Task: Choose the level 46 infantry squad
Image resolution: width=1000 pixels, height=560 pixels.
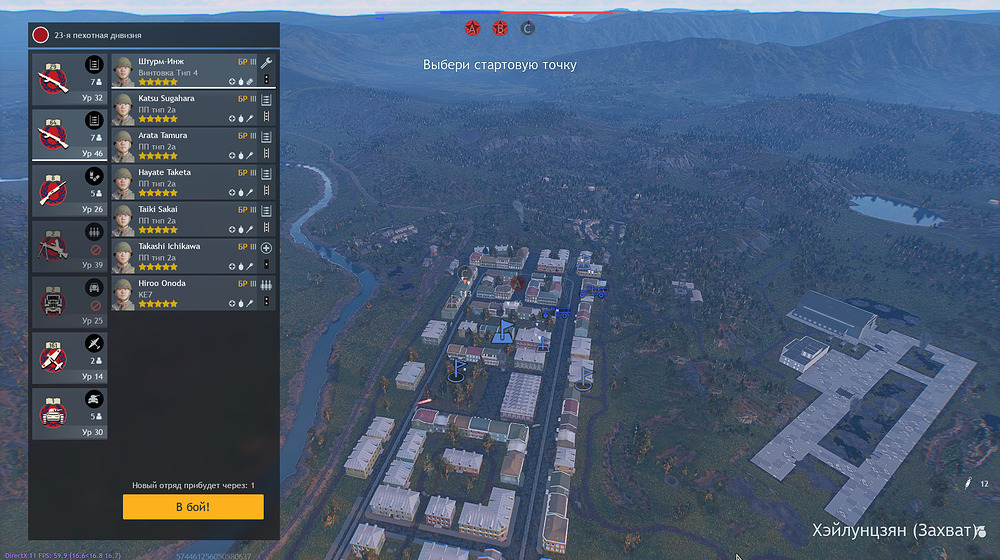Action: 70,135
